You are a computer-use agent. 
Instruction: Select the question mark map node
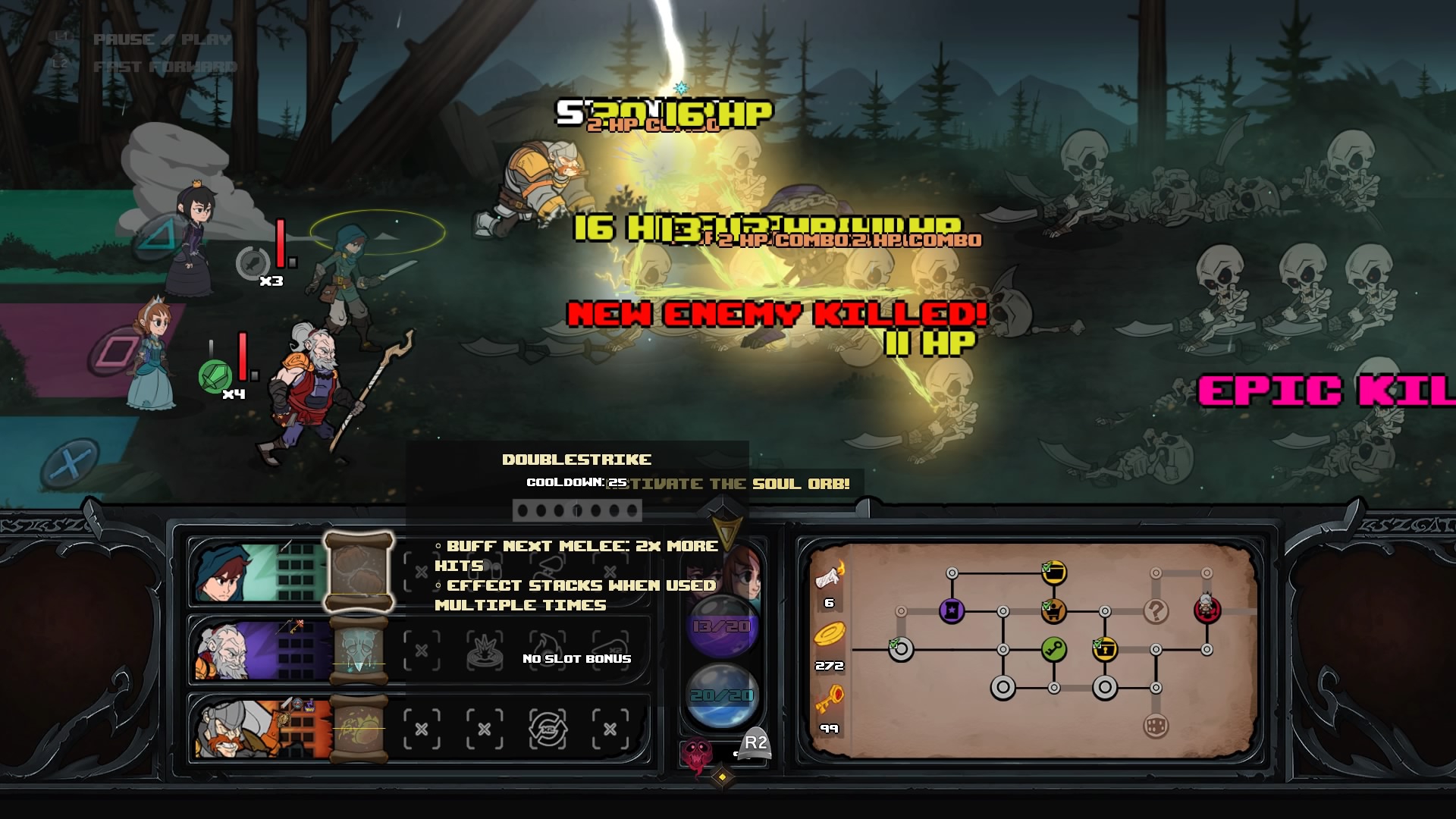coord(1156,610)
